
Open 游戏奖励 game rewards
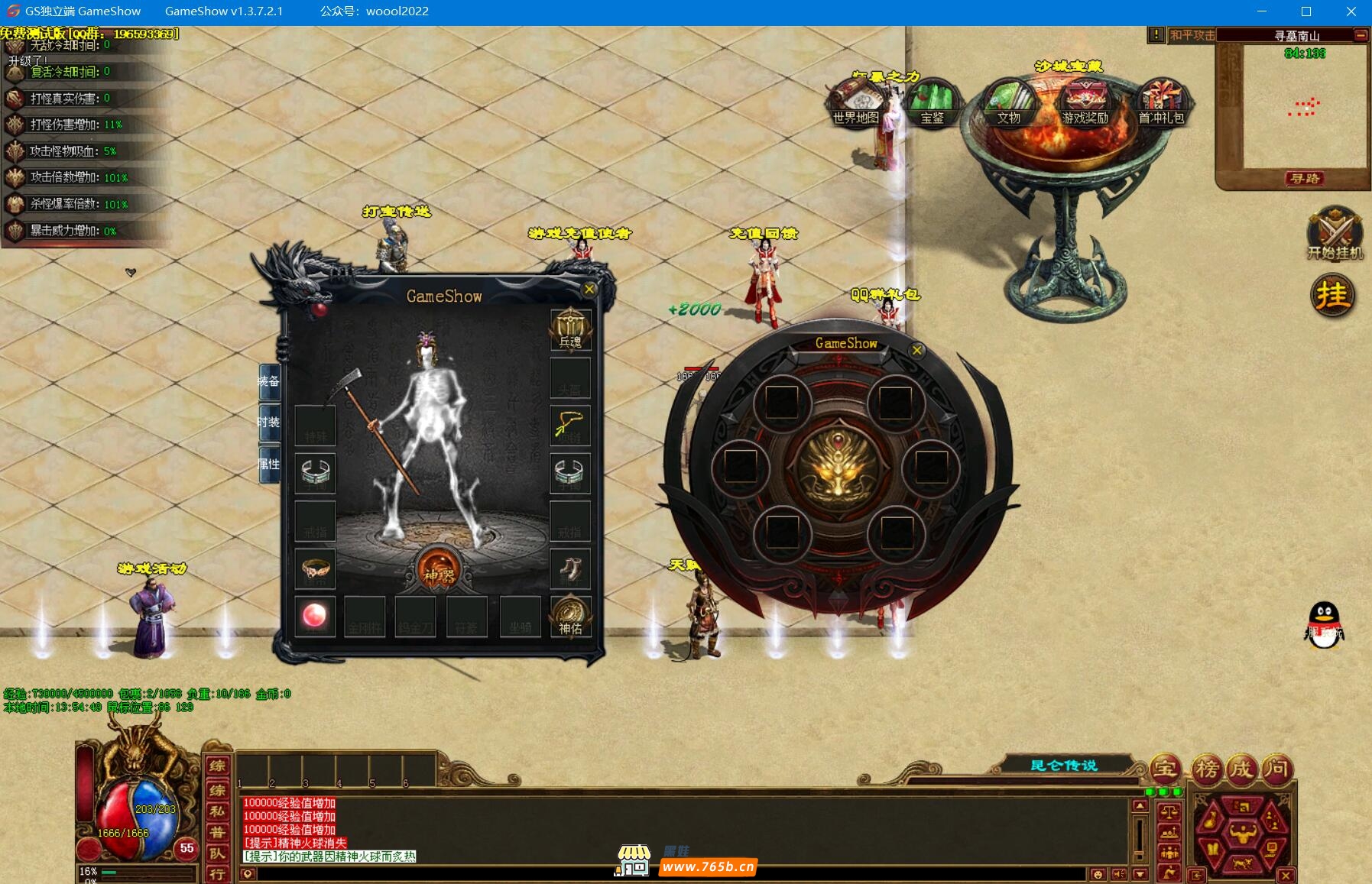(1085, 103)
